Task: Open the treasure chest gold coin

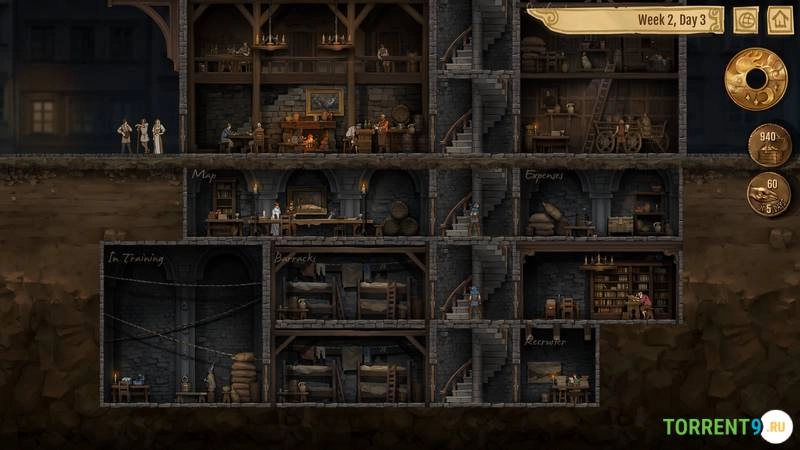Action: (x=769, y=145)
